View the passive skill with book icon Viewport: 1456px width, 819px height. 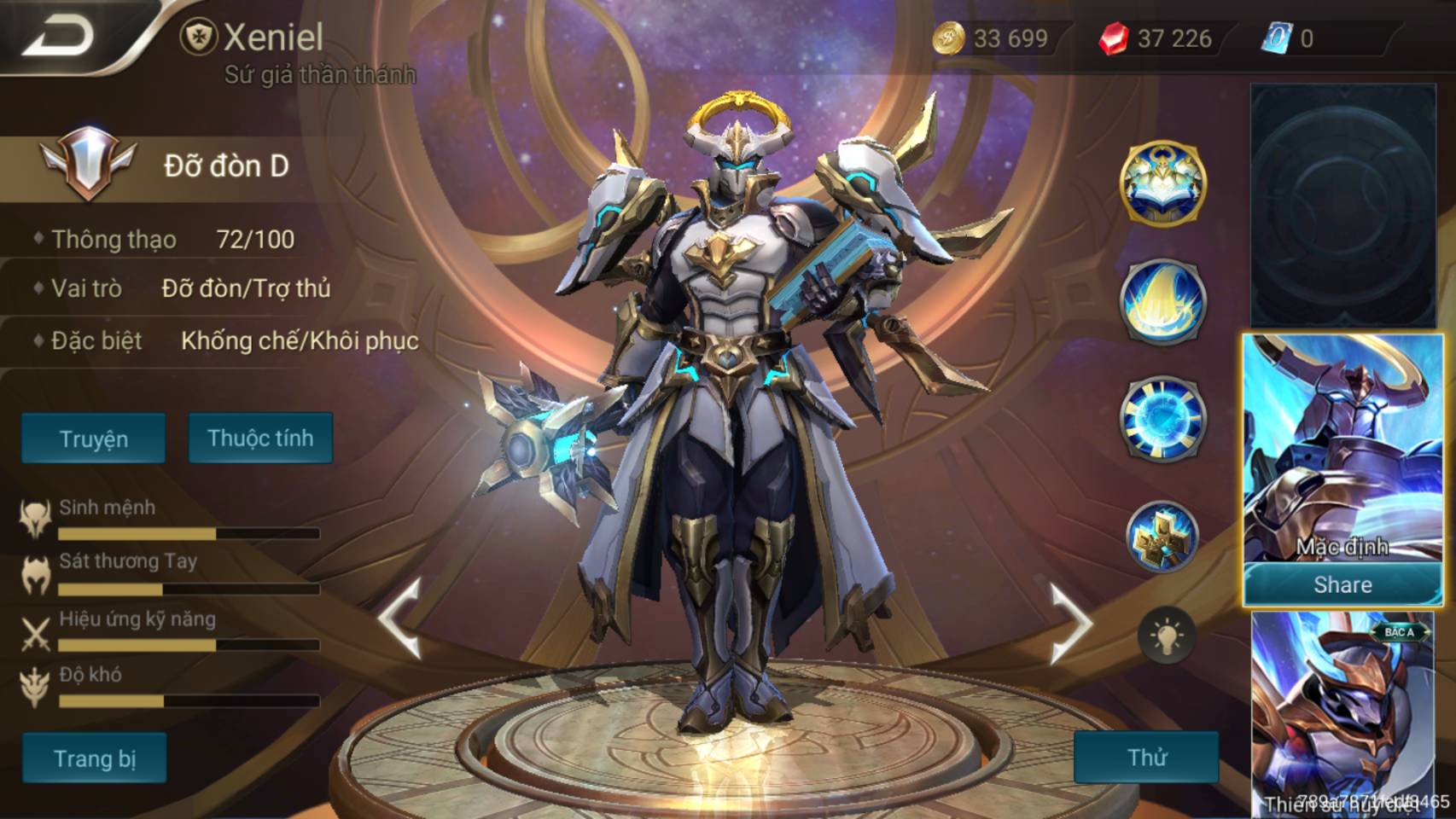[x=1162, y=183]
